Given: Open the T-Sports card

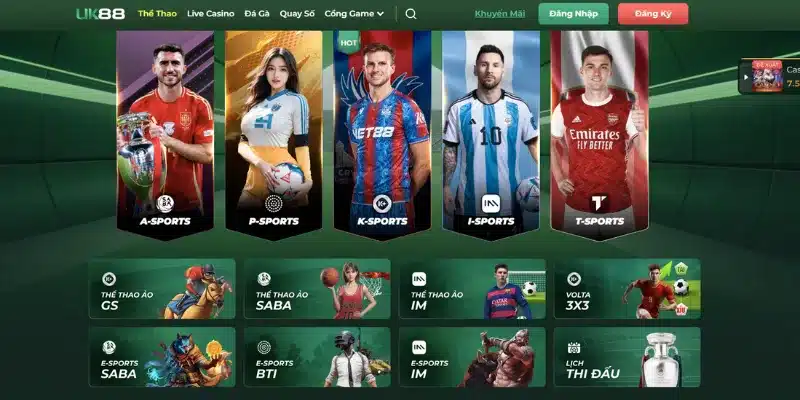Looking at the screenshot, I should (x=600, y=130).
